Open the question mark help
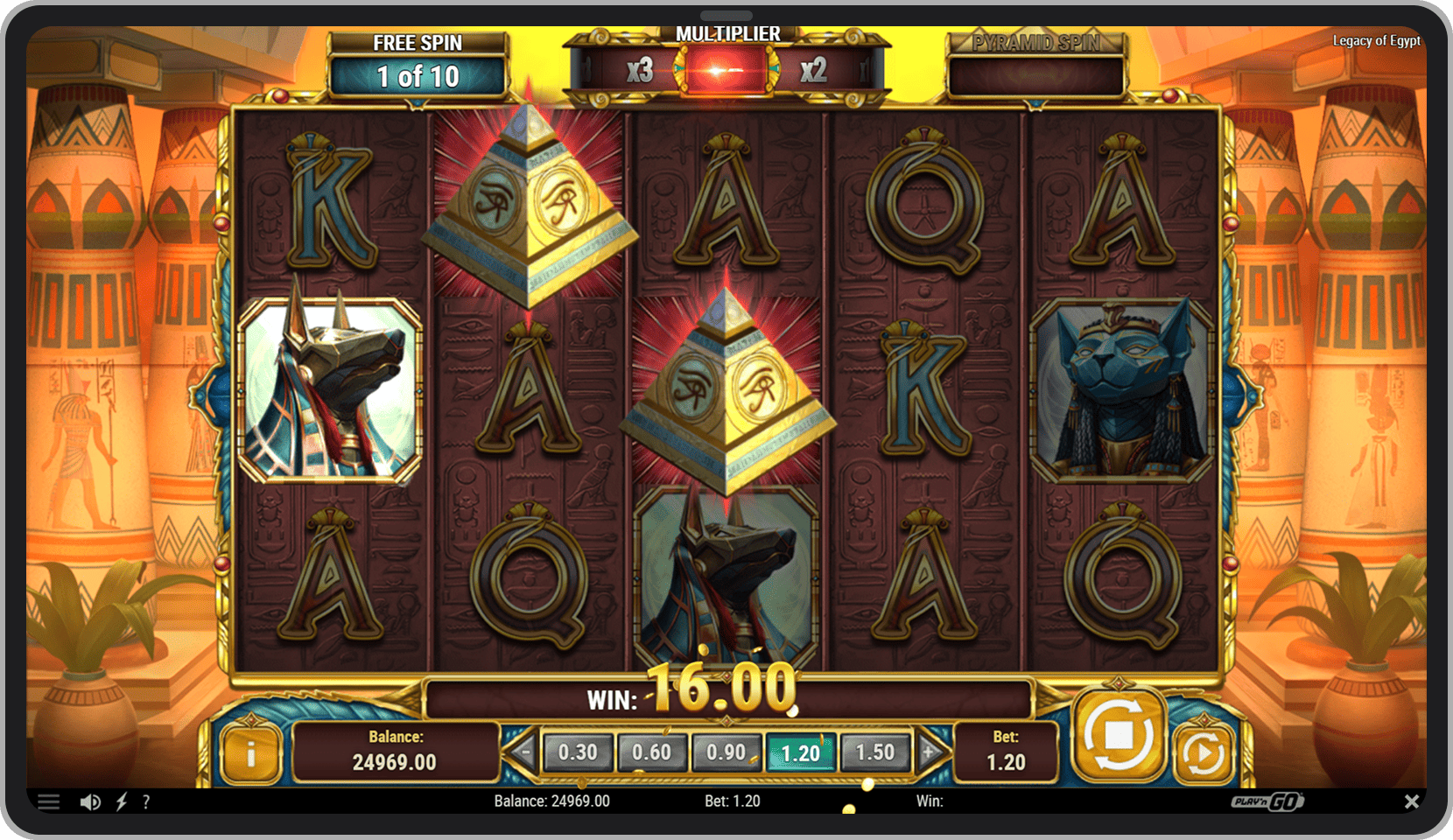Viewport: 1453px width, 840px height. pyautogui.click(x=146, y=801)
